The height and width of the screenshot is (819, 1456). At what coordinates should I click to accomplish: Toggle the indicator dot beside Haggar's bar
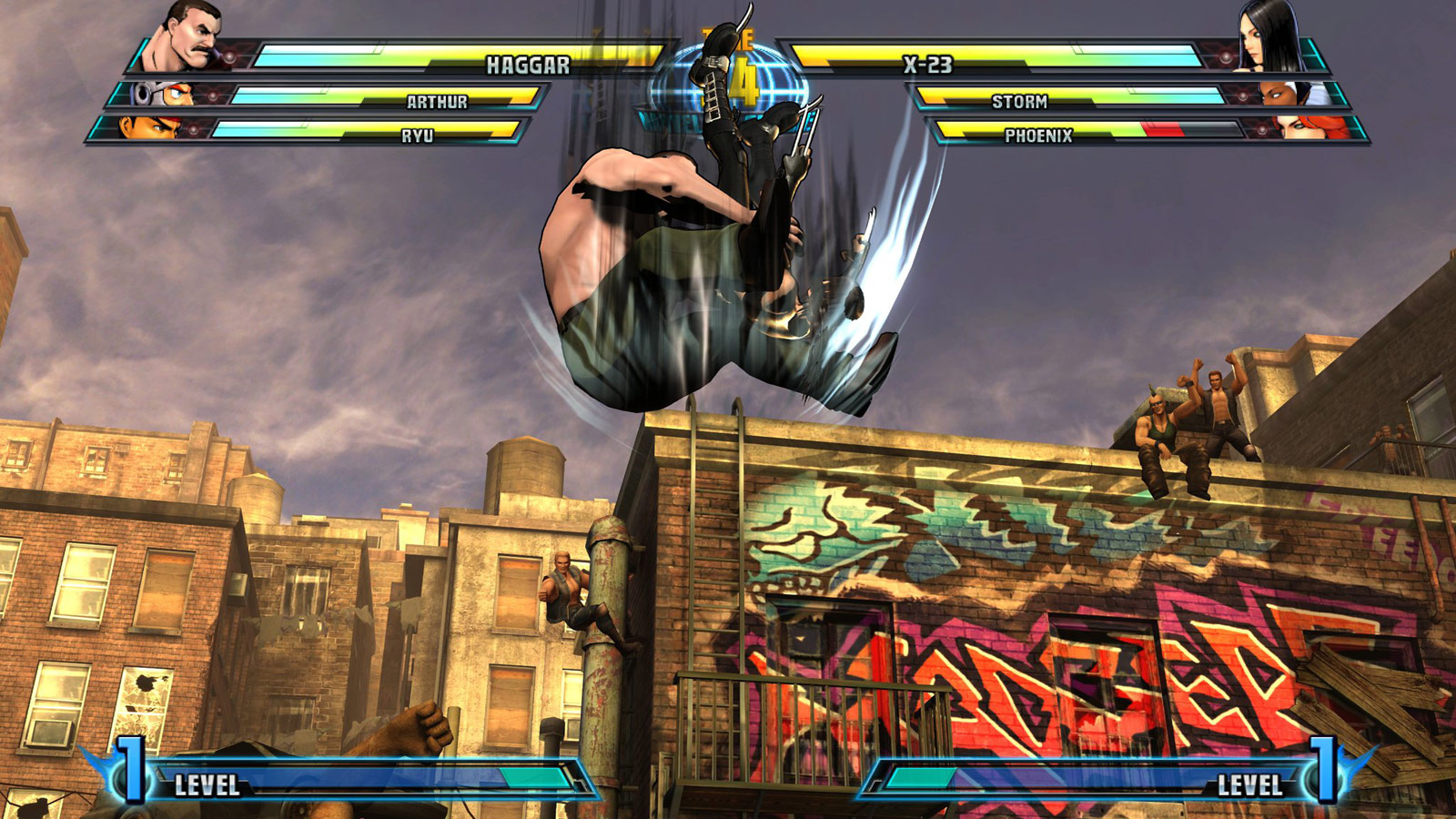click(x=230, y=55)
